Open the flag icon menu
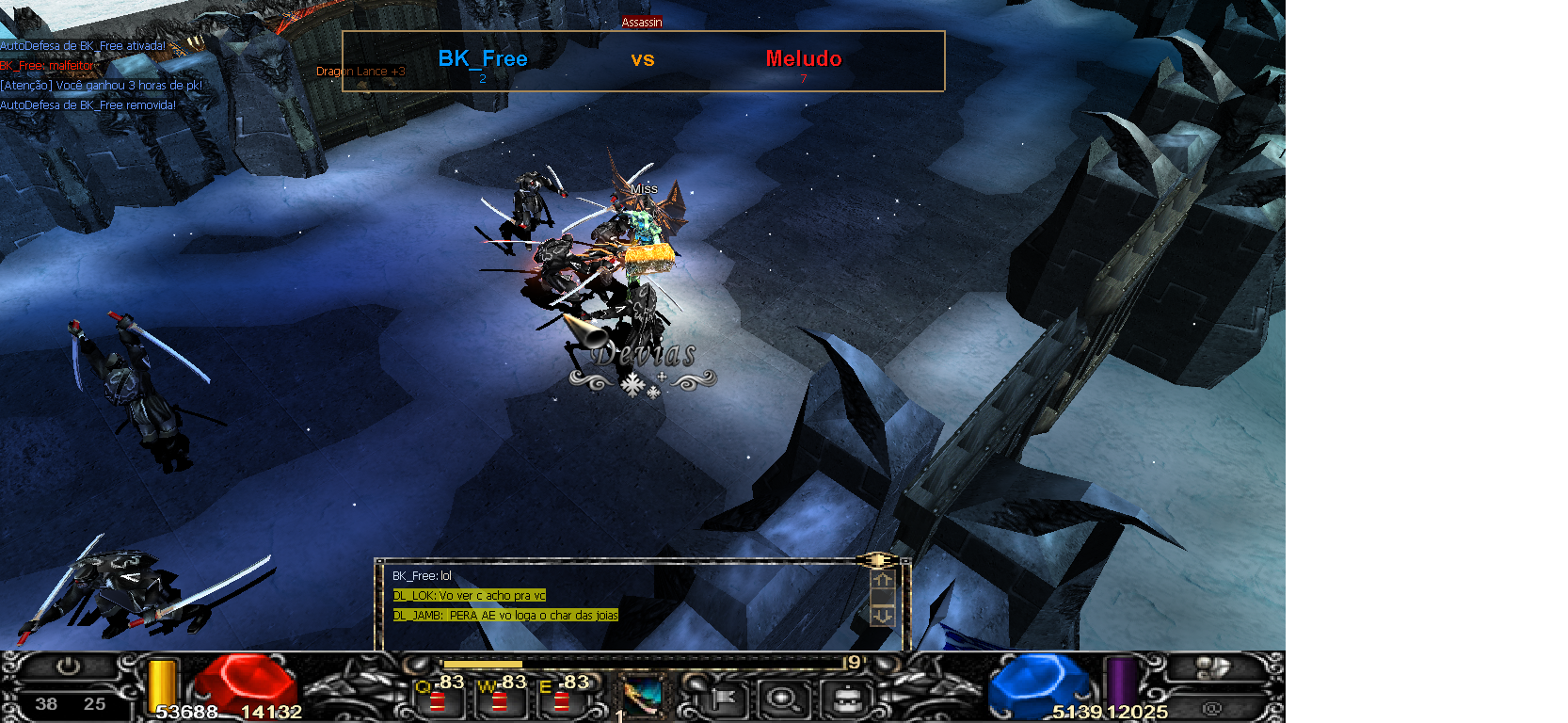The image size is (1568, 723). 724,699
